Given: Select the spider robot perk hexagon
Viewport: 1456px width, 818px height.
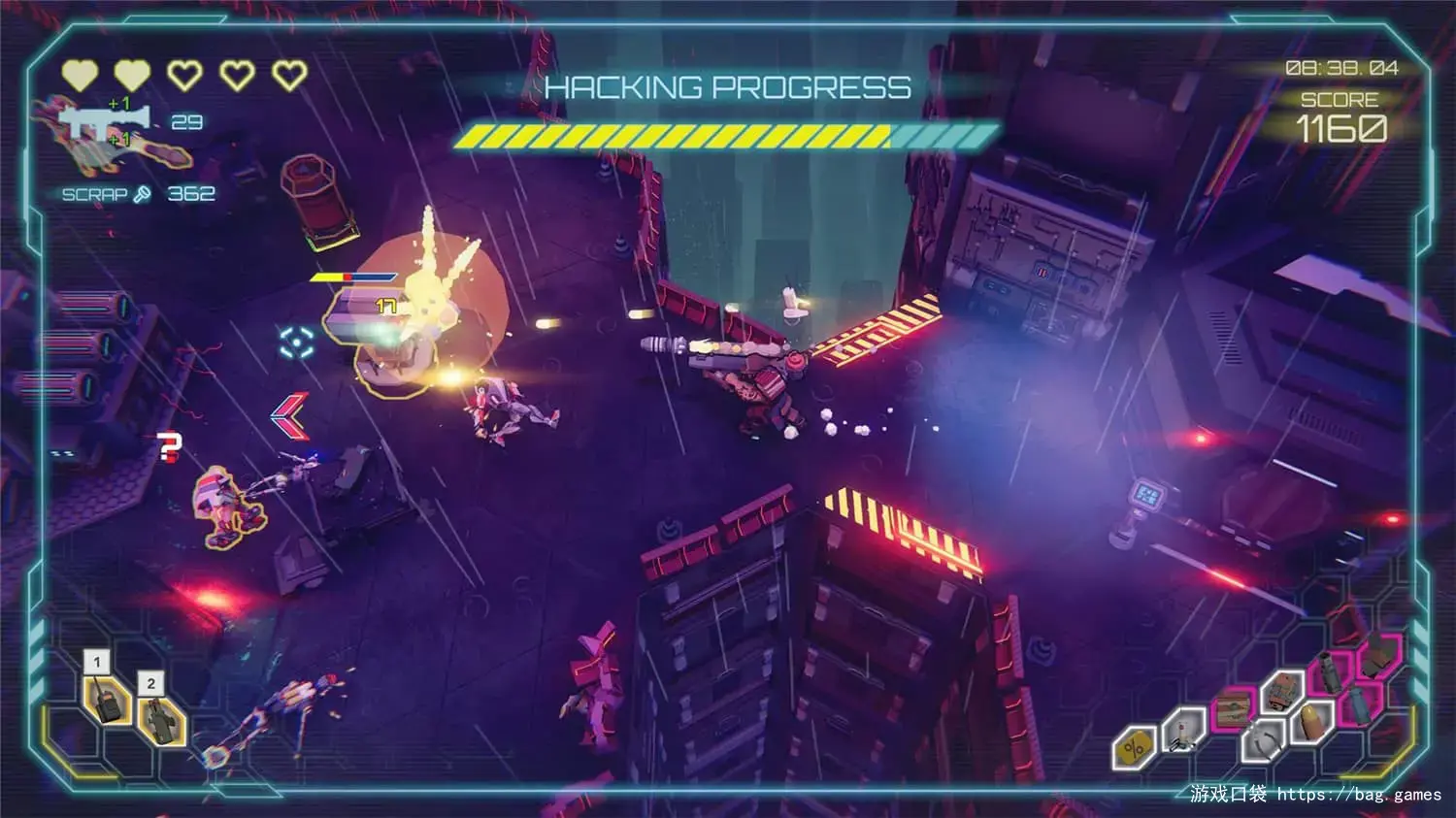Looking at the screenshot, I should tap(1183, 730).
